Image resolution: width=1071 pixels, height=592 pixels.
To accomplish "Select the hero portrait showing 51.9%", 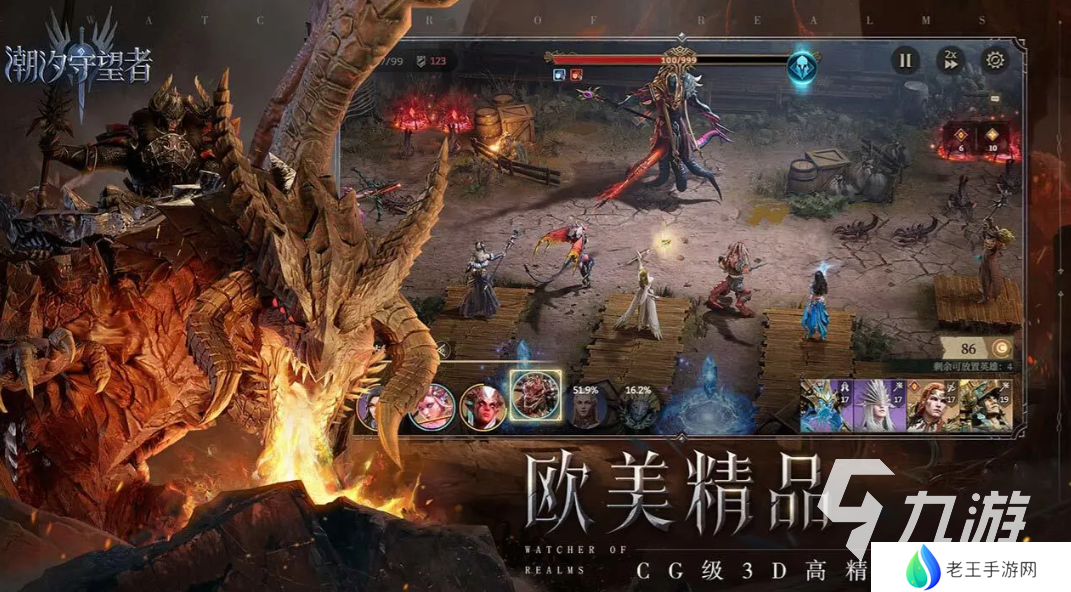I will (x=585, y=407).
